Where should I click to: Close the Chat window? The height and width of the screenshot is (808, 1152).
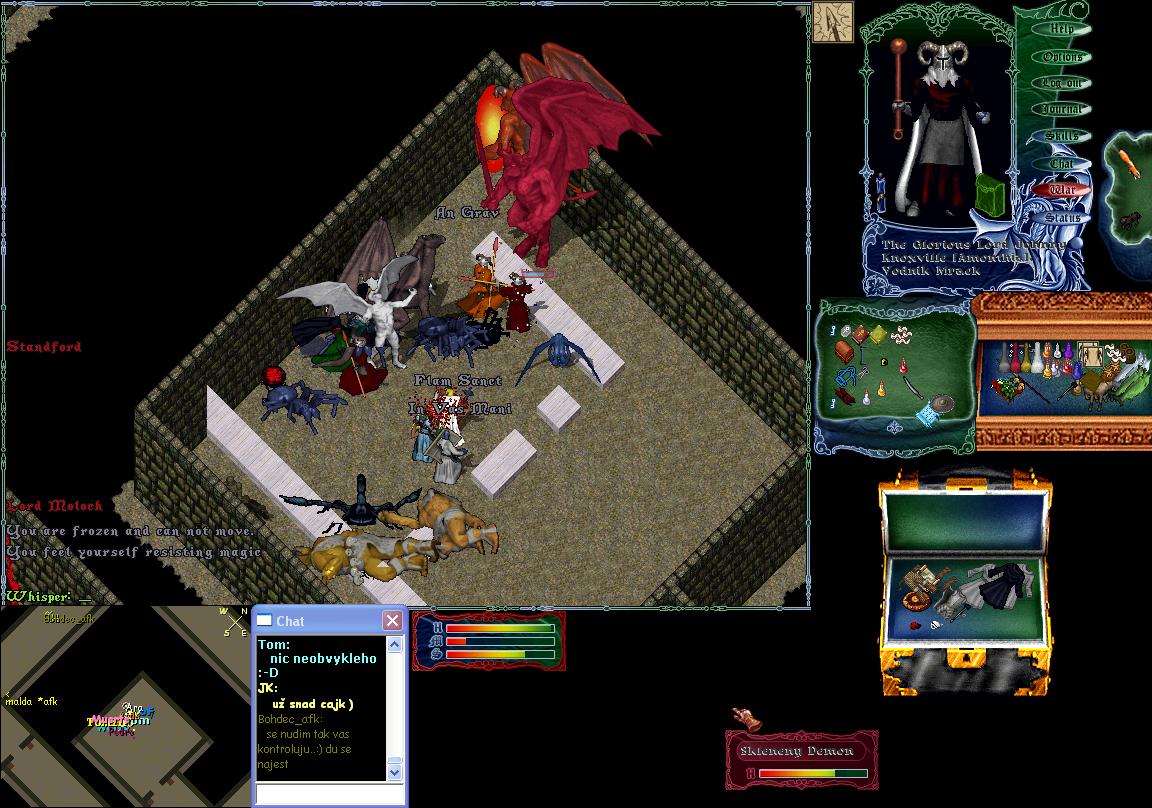point(392,621)
